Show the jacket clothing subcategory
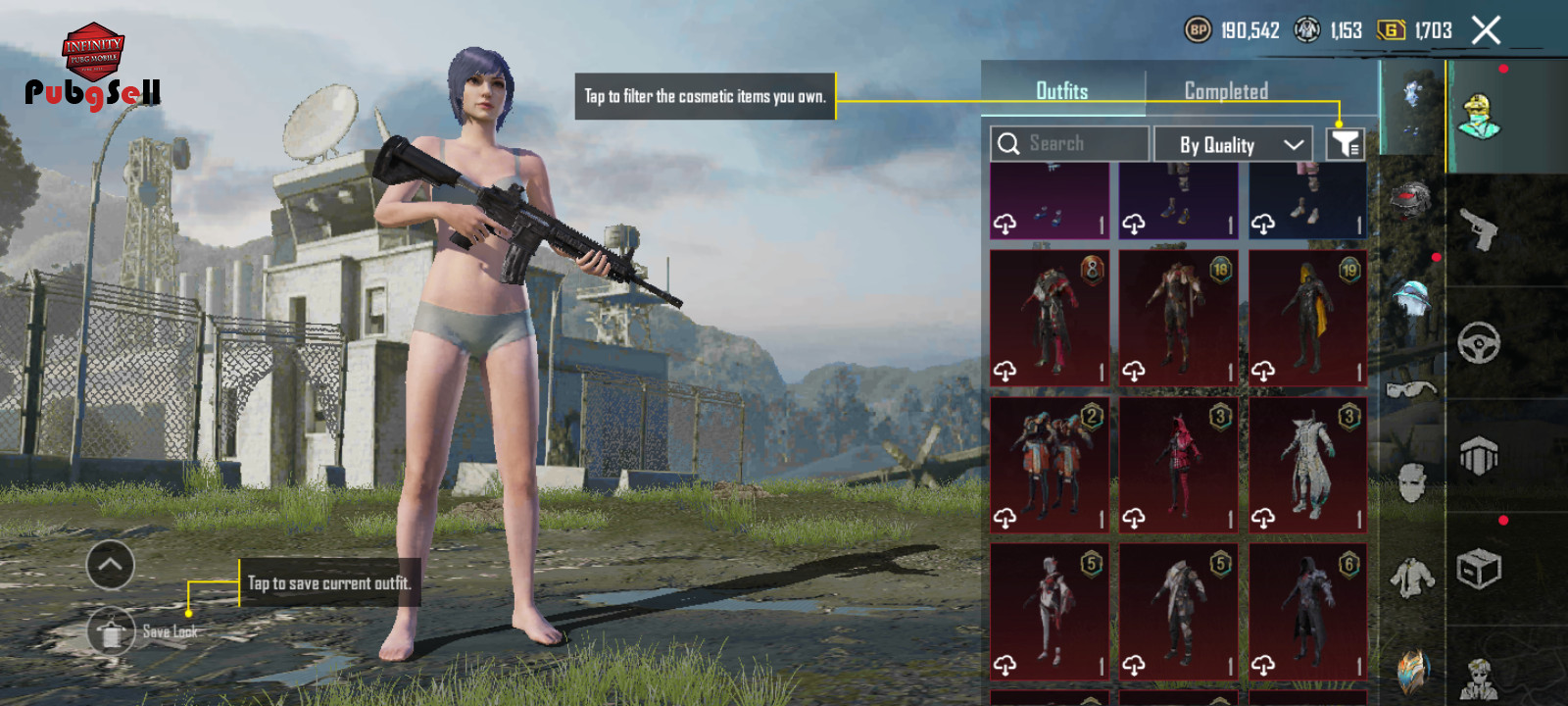This screenshot has width=1568, height=706. pyautogui.click(x=1411, y=577)
